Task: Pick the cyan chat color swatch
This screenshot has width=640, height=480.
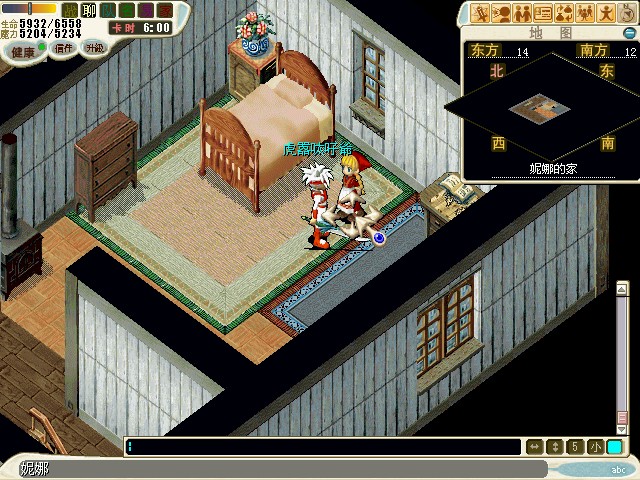Action: click(x=613, y=447)
